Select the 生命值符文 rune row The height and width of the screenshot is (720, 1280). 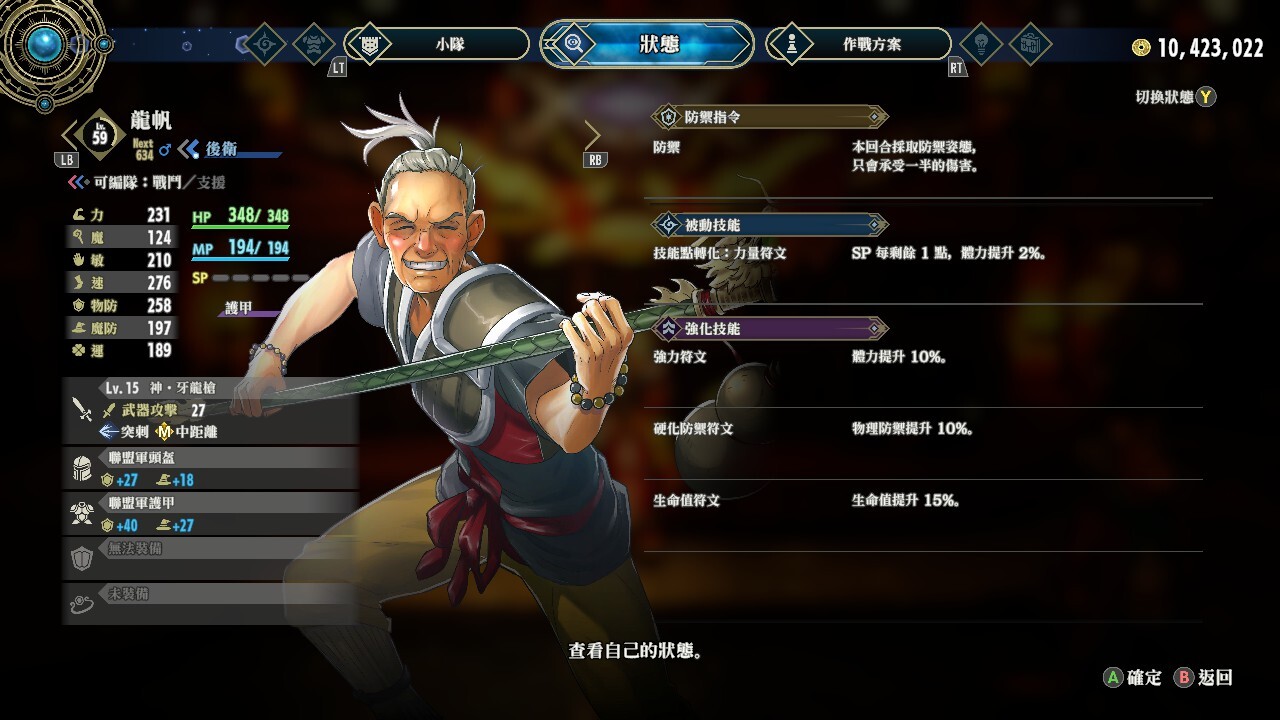click(925, 500)
